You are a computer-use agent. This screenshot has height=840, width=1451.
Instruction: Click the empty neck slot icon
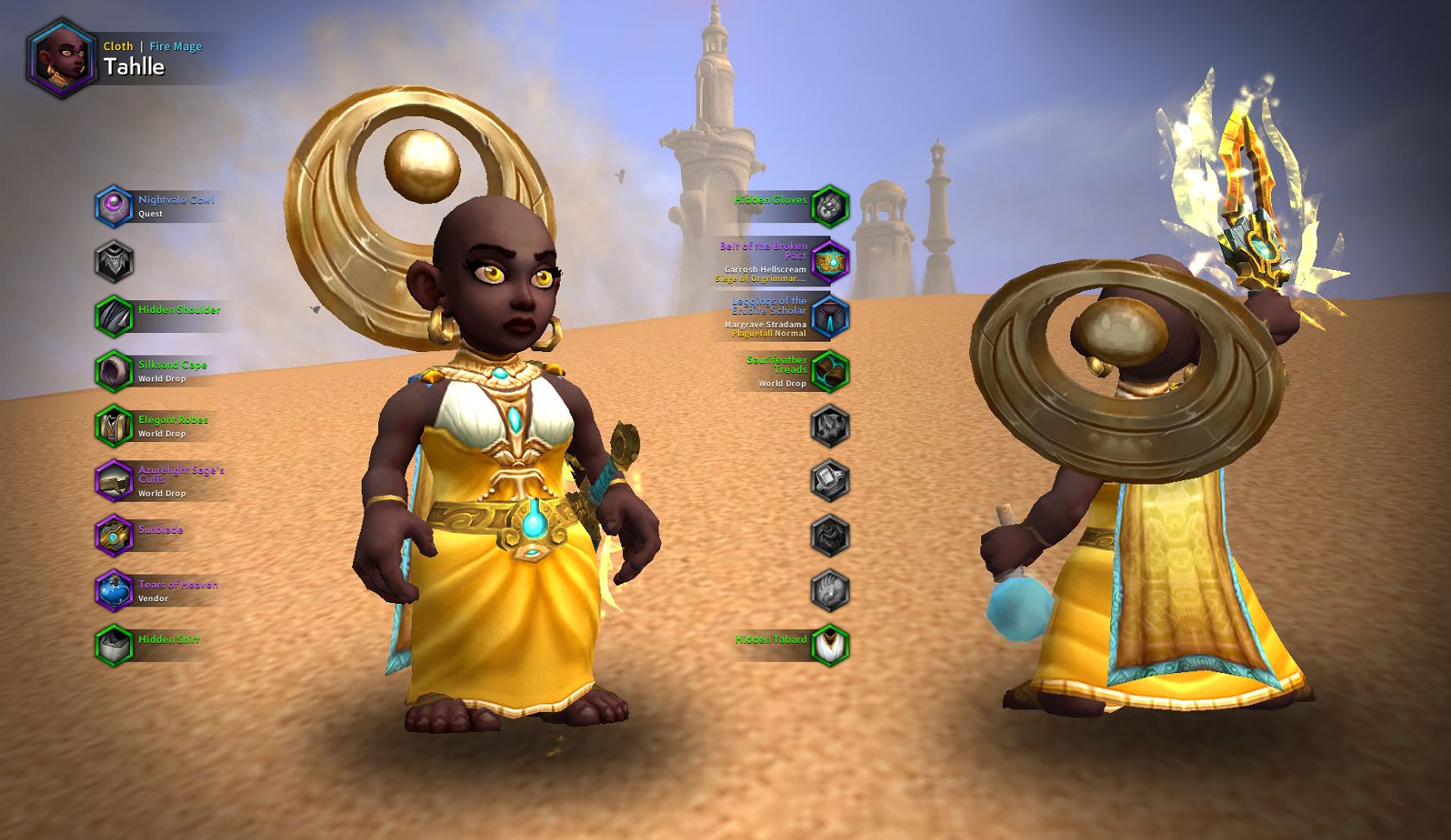(116, 260)
